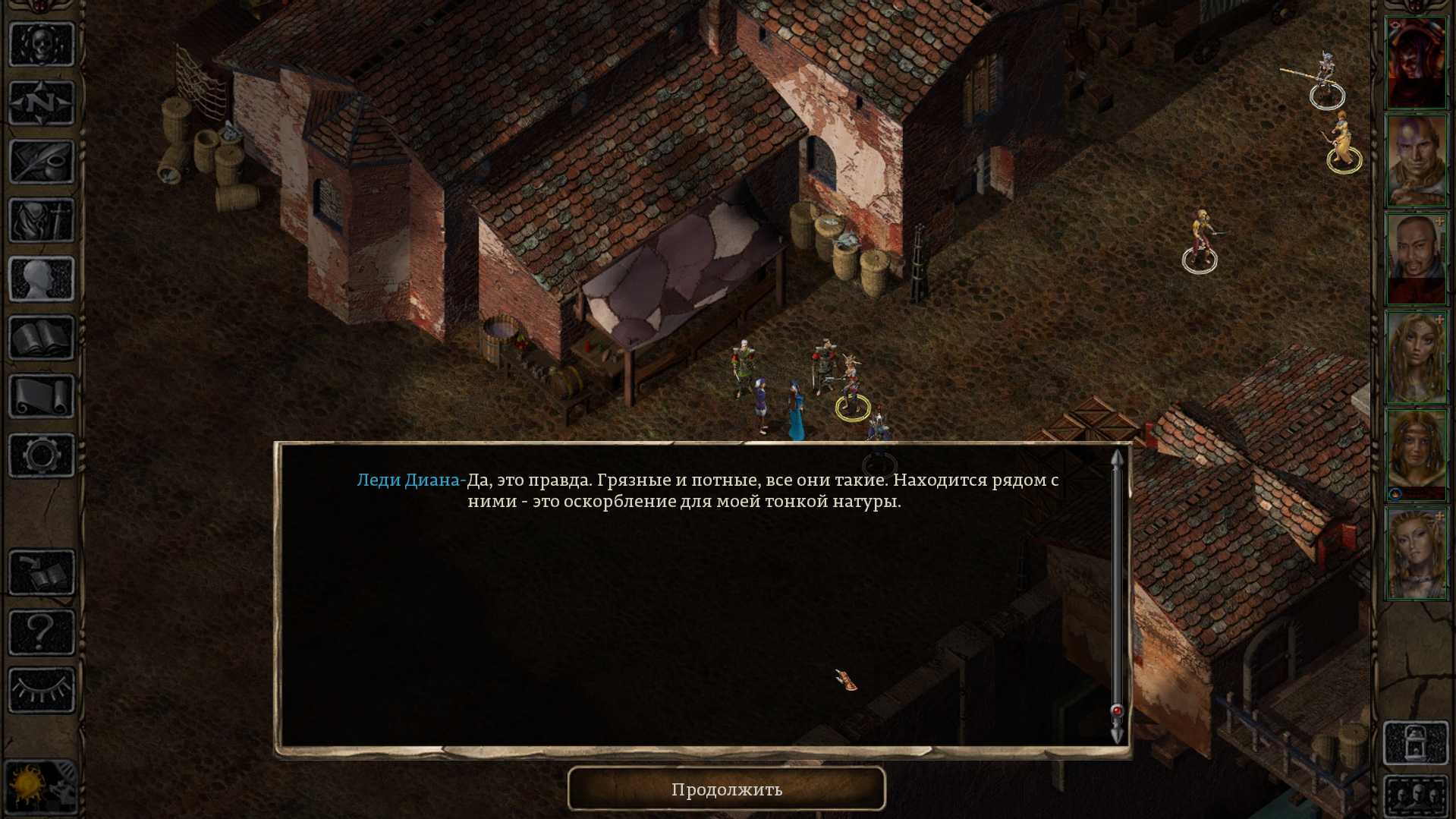Image resolution: width=1456 pixels, height=819 pixels.
Task: Open the journal with the quill icon
Action: click(x=42, y=162)
